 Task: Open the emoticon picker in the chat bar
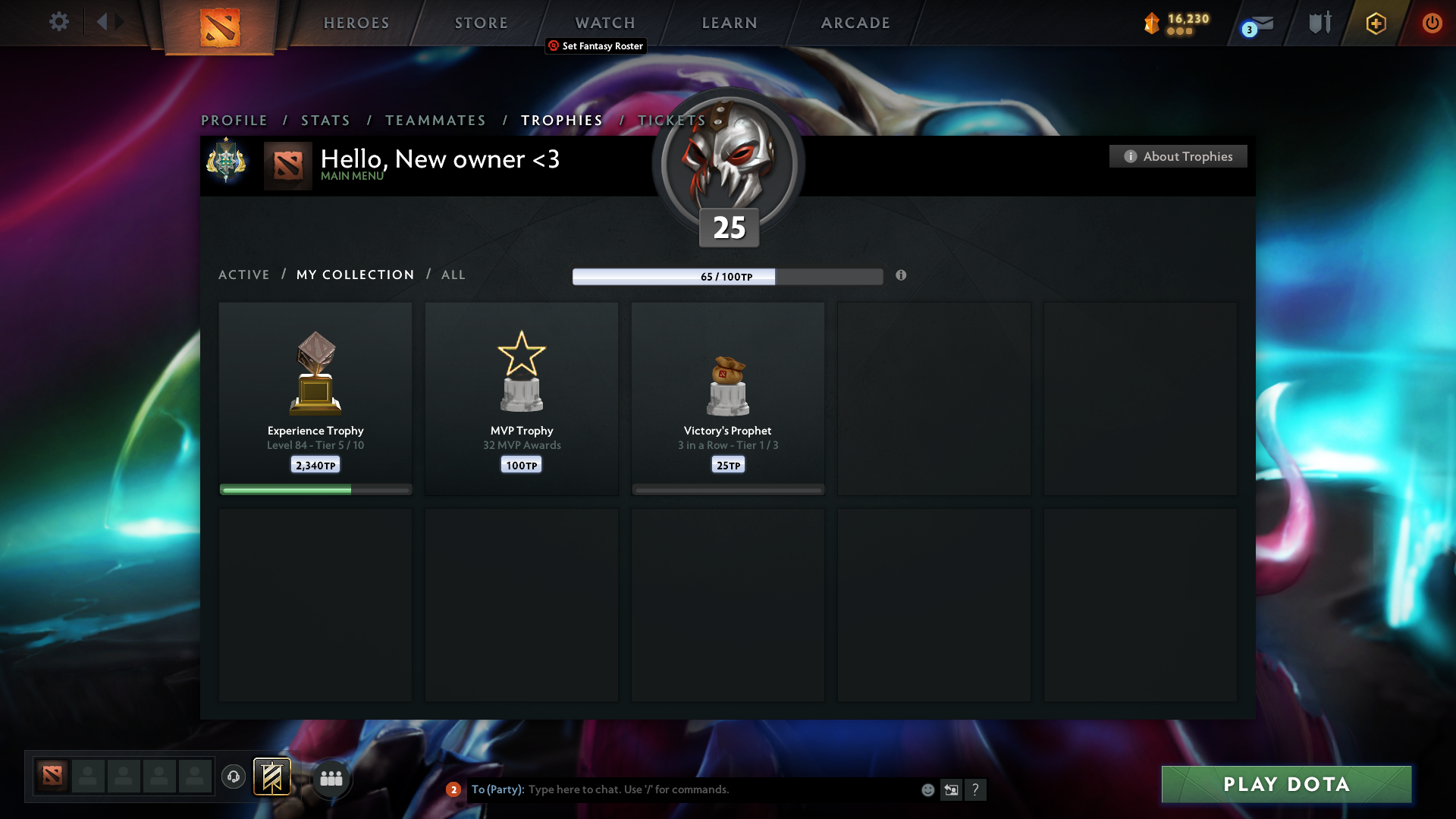pos(928,789)
